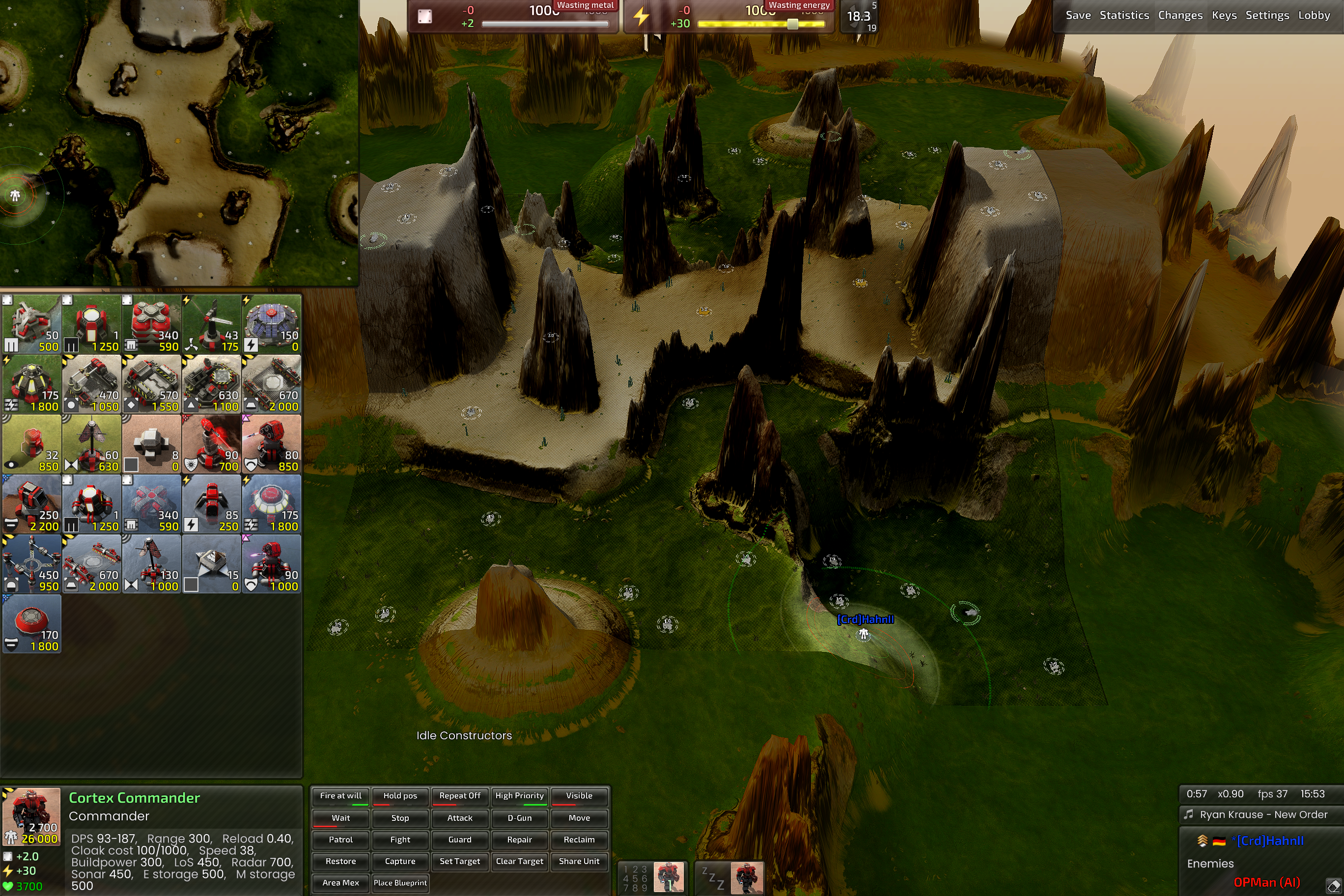Activate the D-Gun command
Screen dimensions: 1344x896
pos(519,818)
